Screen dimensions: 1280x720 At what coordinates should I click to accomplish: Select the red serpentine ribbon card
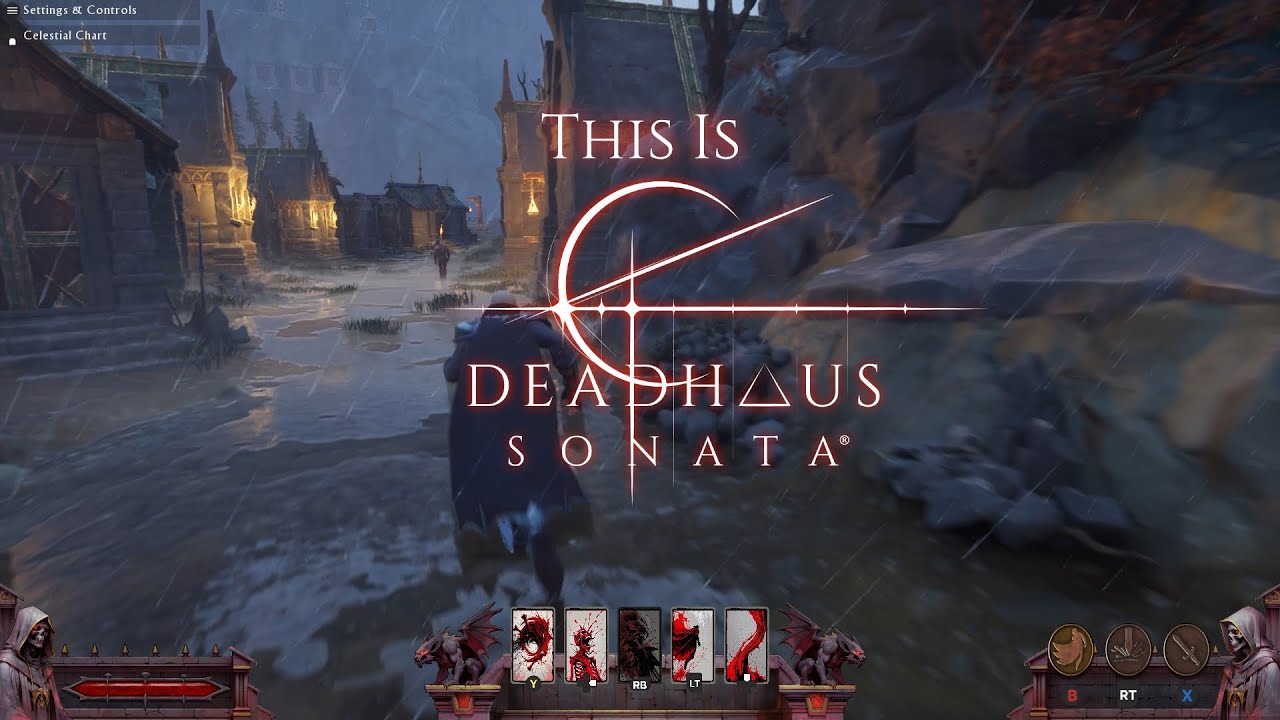[746, 644]
